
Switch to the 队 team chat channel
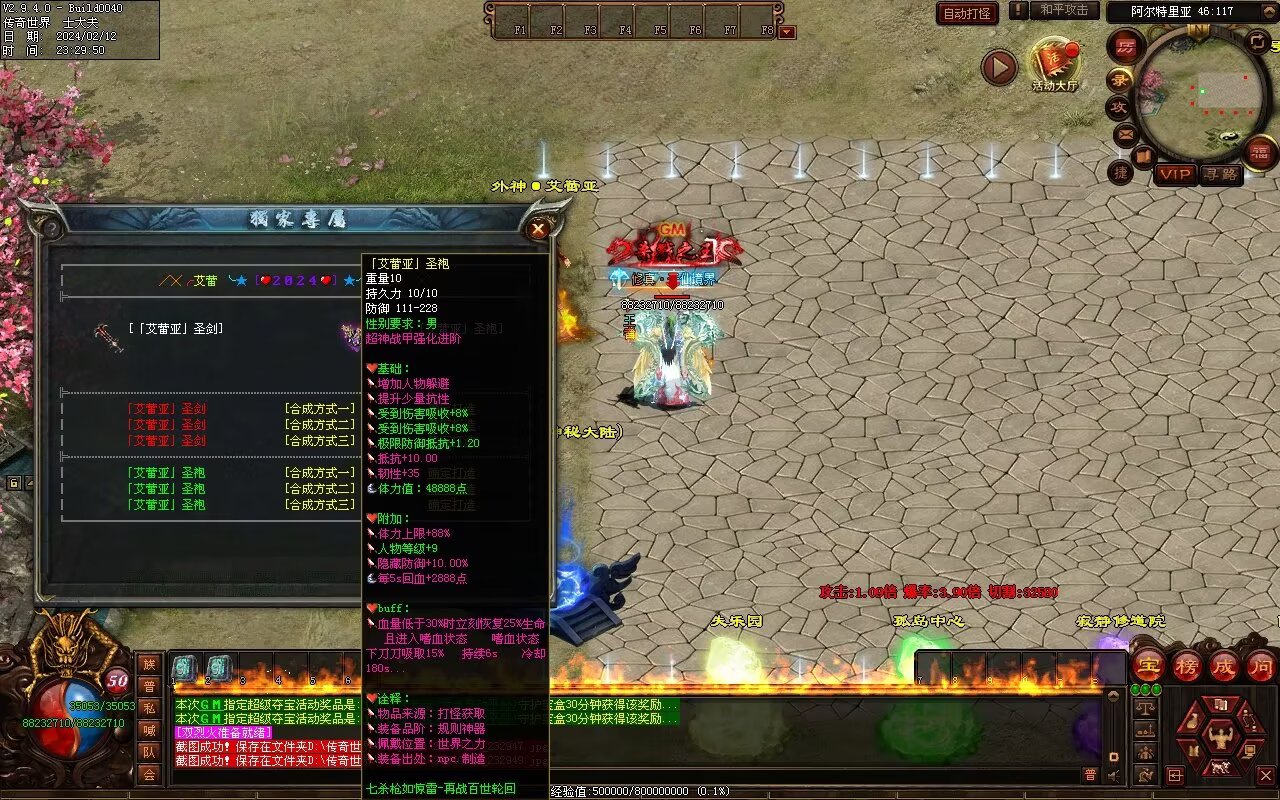pos(149,752)
